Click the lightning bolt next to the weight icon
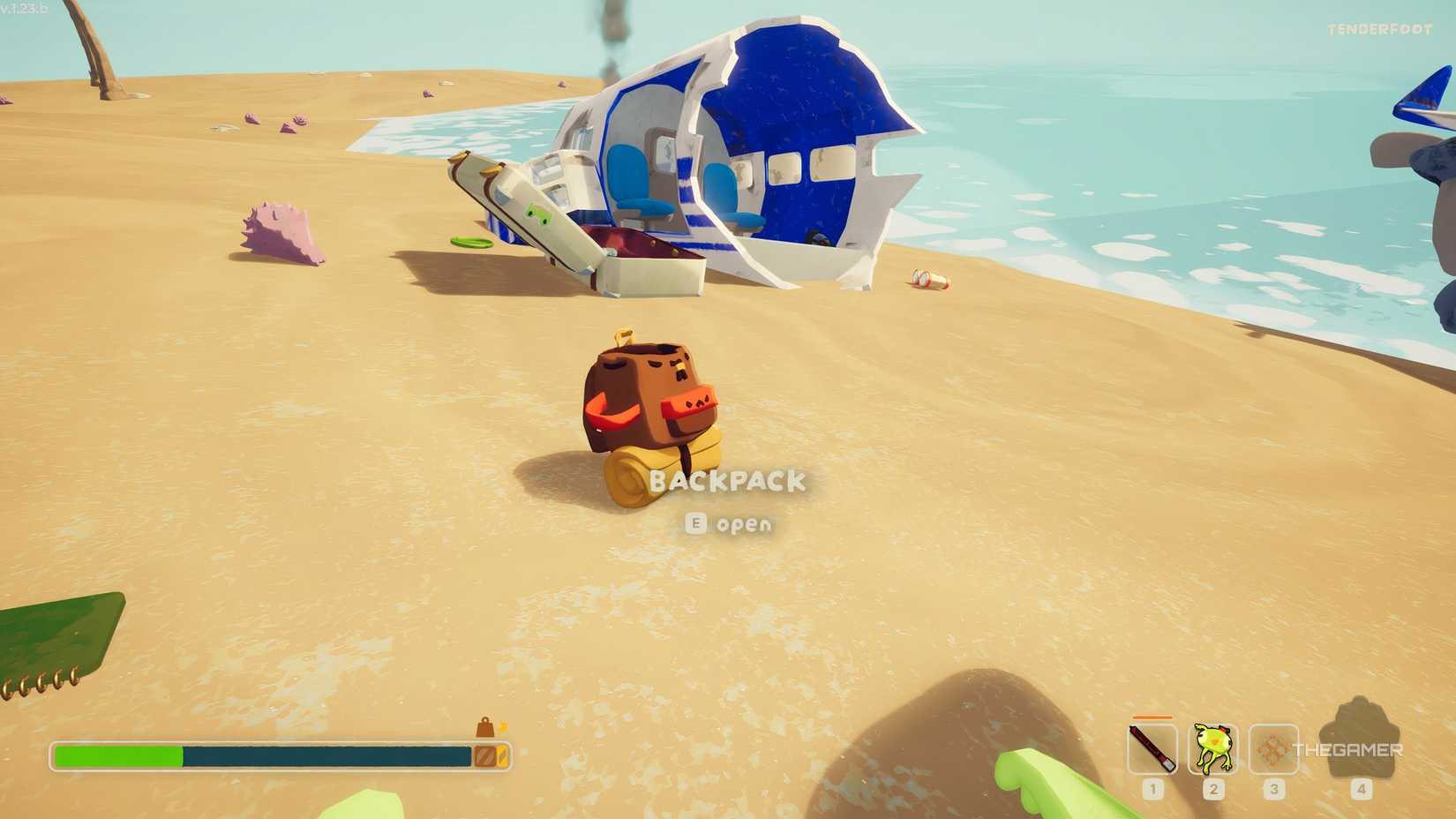Image resolution: width=1456 pixels, height=819 pixels. (503, 726)
